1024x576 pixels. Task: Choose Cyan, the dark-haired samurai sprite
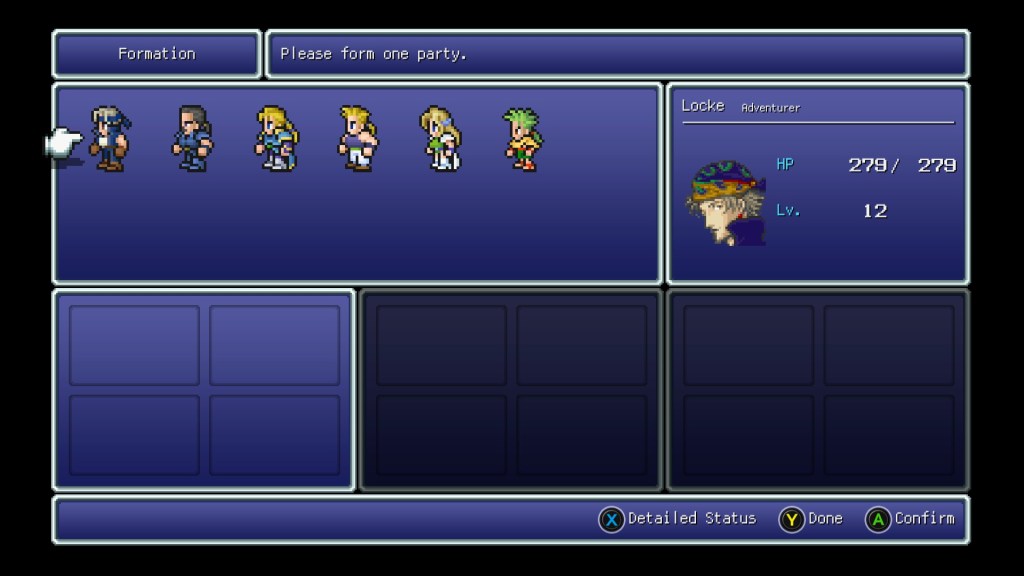(192, 139)
